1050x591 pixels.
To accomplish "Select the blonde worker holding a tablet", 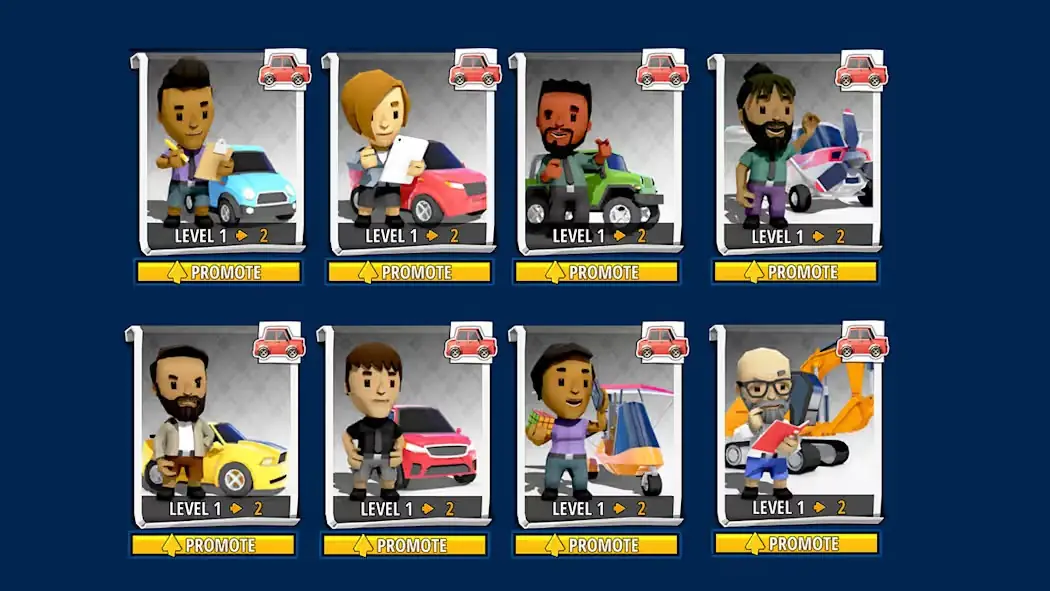I will [410, 150].
